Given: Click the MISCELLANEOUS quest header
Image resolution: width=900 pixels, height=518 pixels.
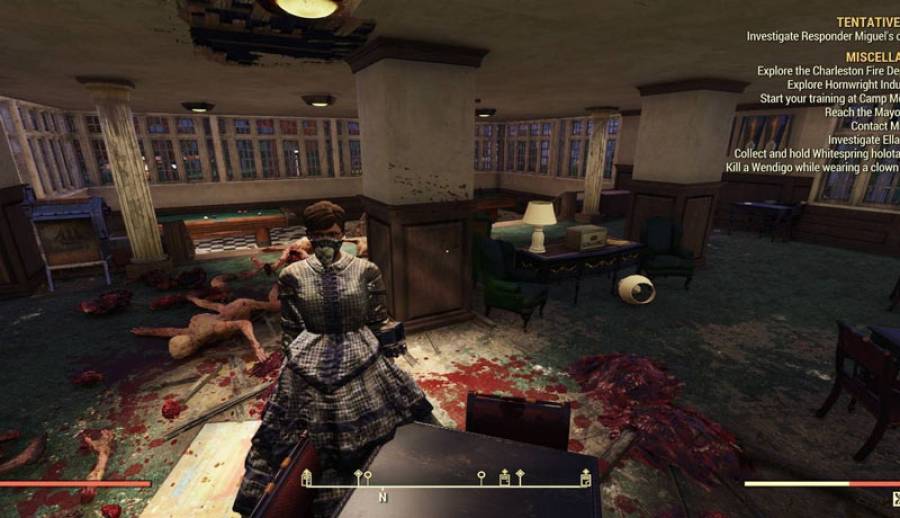Looking at the screenshot, I should pyautogui.click(x=872, y=57).
